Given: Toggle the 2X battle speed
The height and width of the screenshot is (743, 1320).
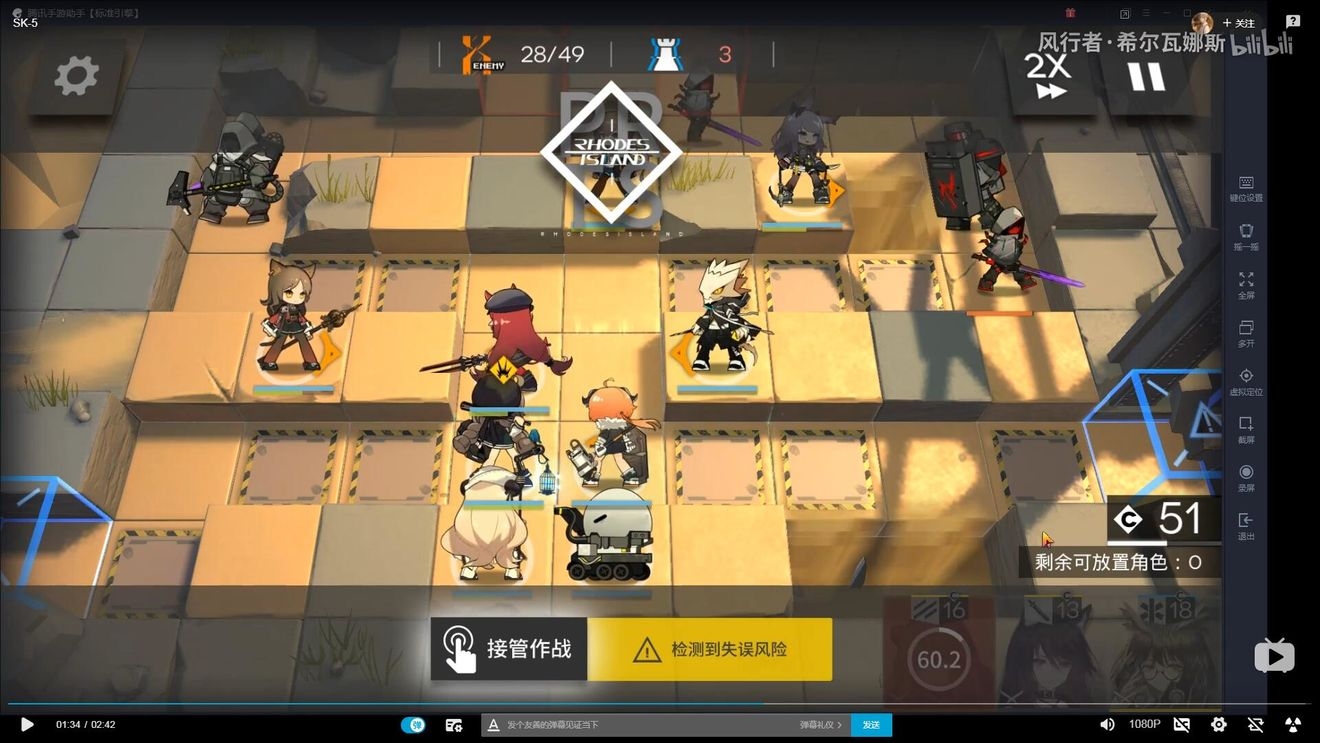Looking at the screenshot, I should click(x=1048, y=76).
